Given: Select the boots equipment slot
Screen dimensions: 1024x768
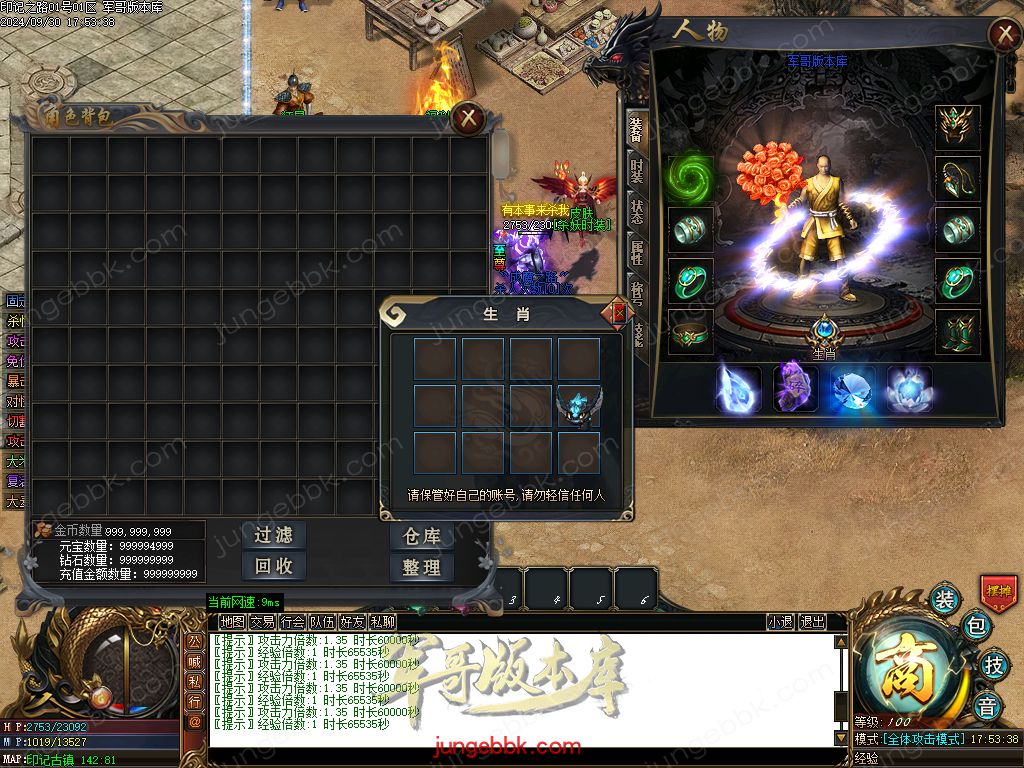Looking at the screenshot, I should [x=957, y=331].
